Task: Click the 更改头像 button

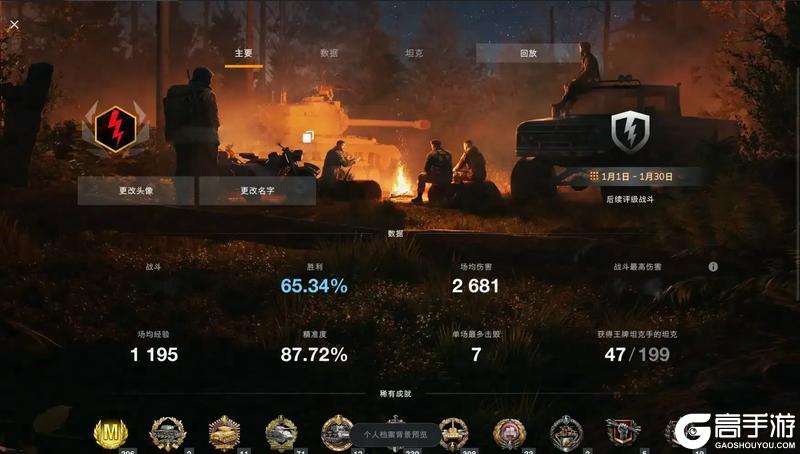Action: [135, 191]
